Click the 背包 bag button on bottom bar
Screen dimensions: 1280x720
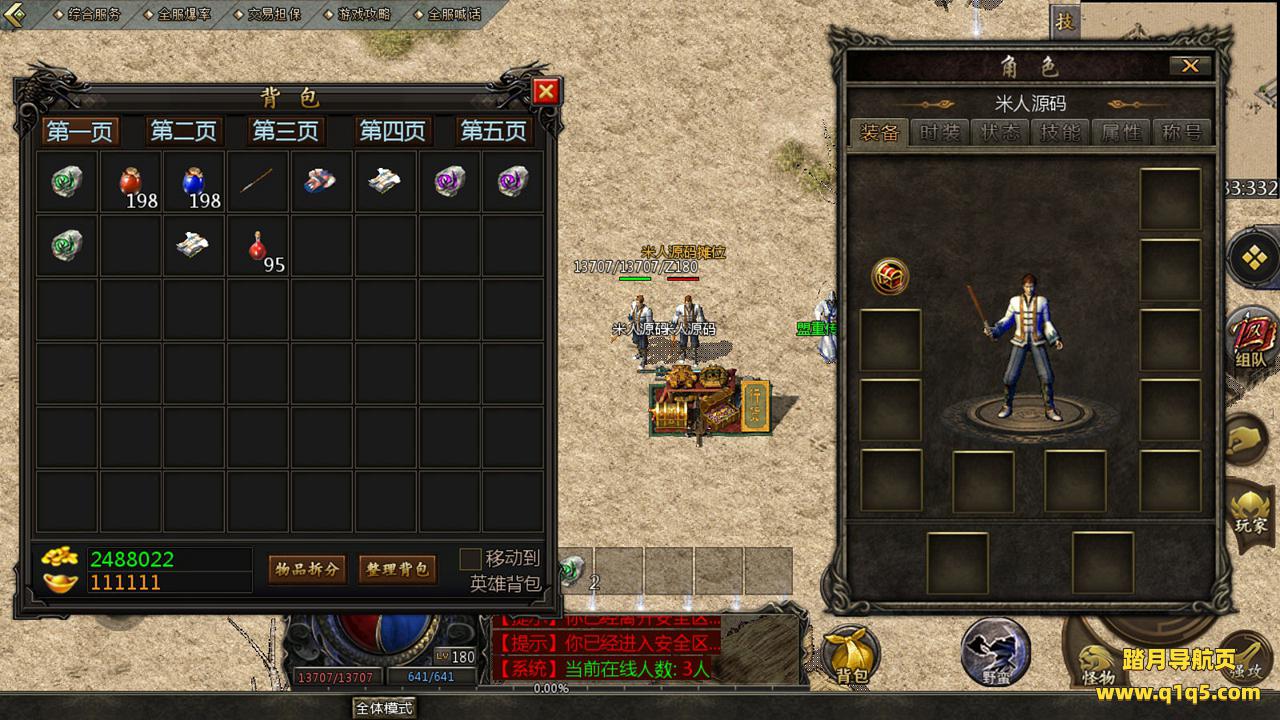coord(851,656)
